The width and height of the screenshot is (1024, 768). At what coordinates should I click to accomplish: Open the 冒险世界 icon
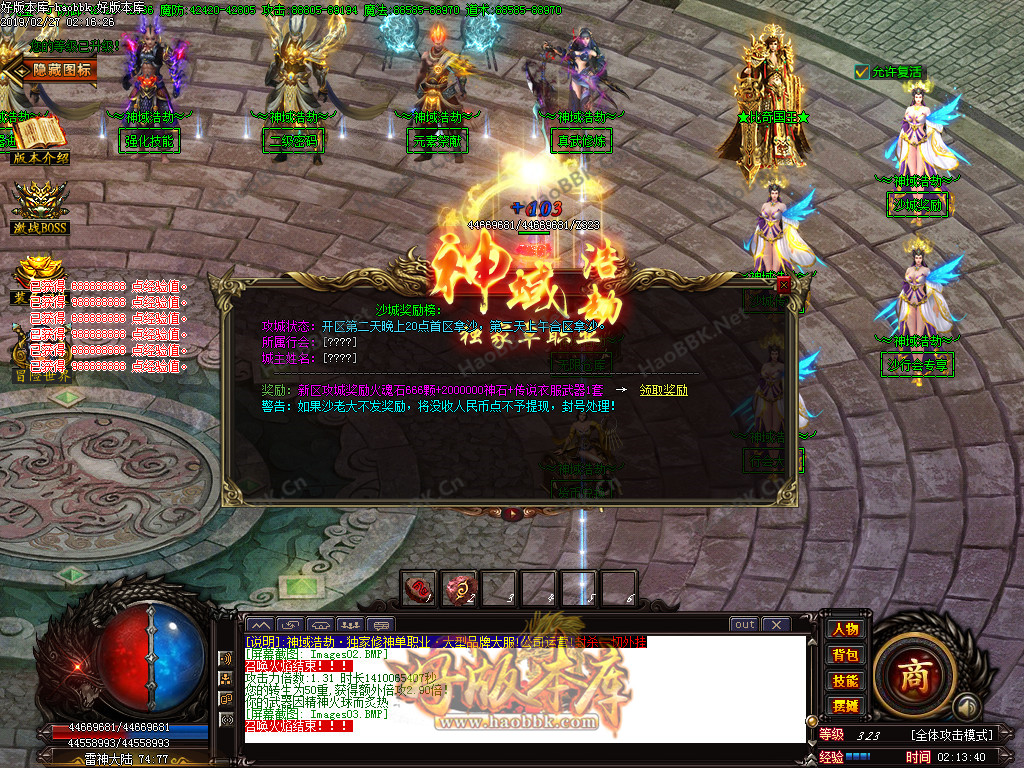(40, 360)
